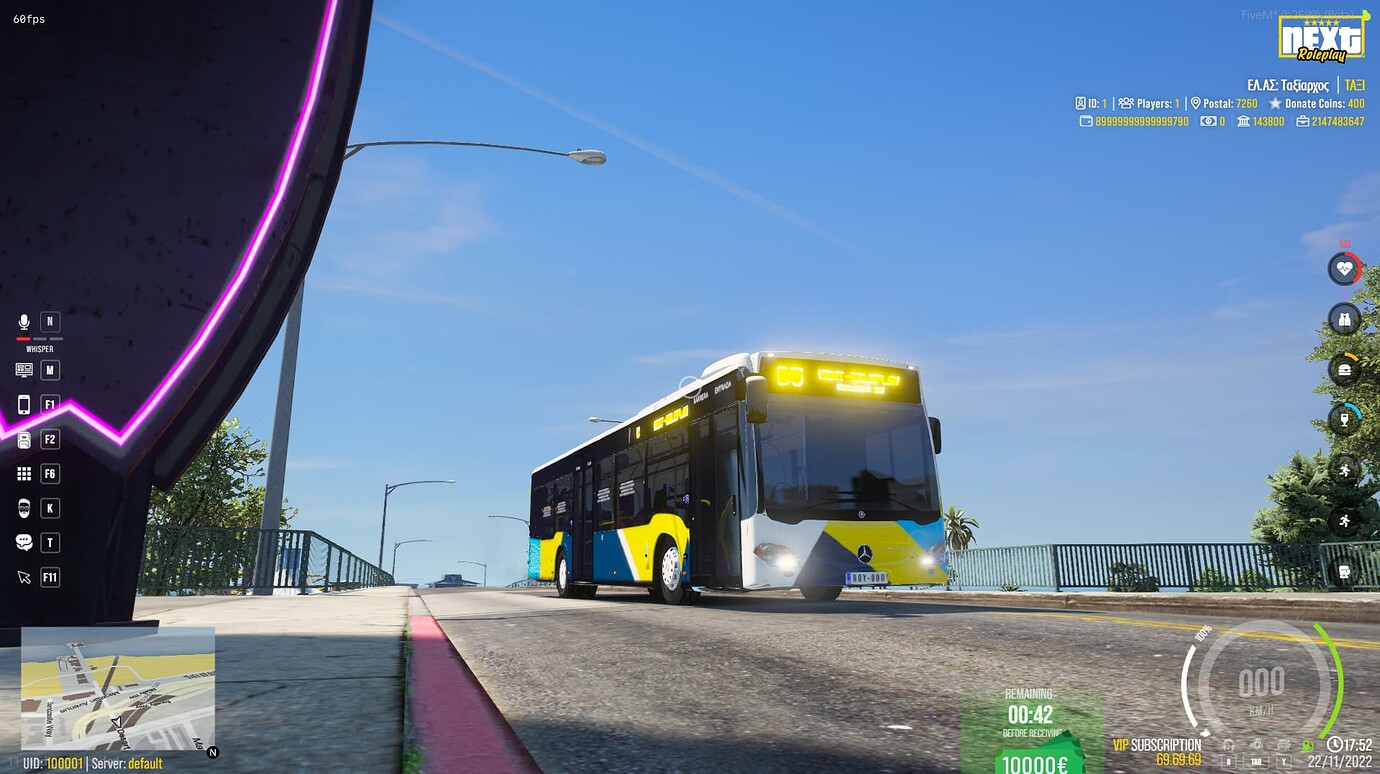
Task: Toggle the microphone voice icon (N)
Action: [22, 321]
